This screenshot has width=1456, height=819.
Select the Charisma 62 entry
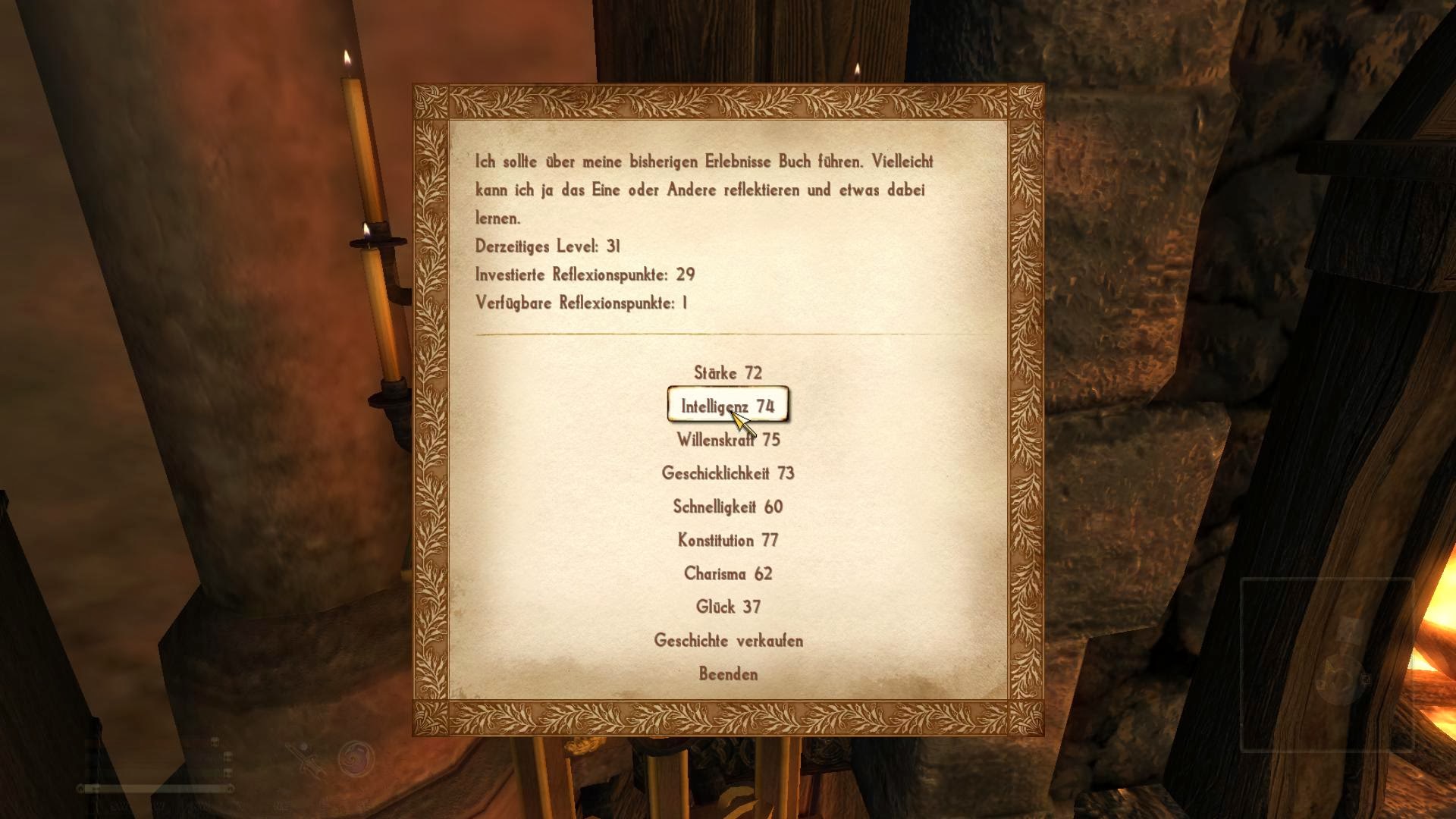[x=728, y=573]
